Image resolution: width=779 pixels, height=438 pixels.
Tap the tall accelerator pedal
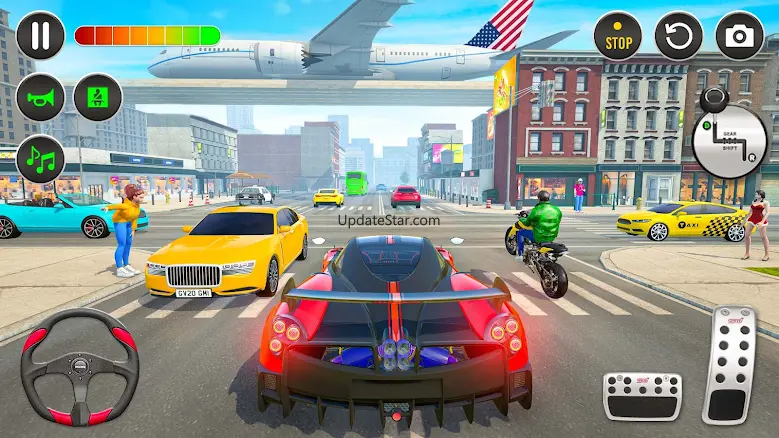point(730,365)
